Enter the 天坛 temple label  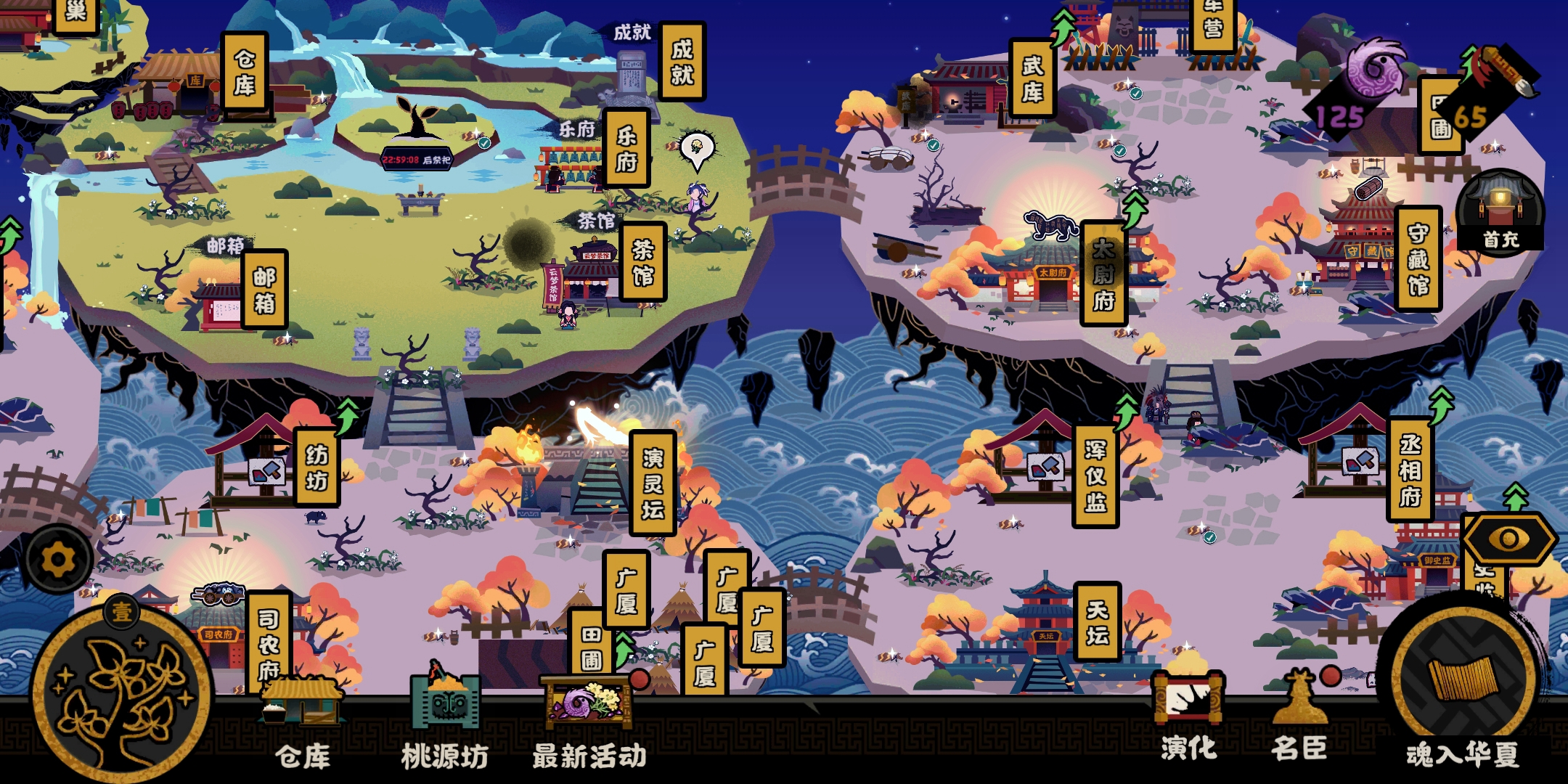[x=1097, y=622]
